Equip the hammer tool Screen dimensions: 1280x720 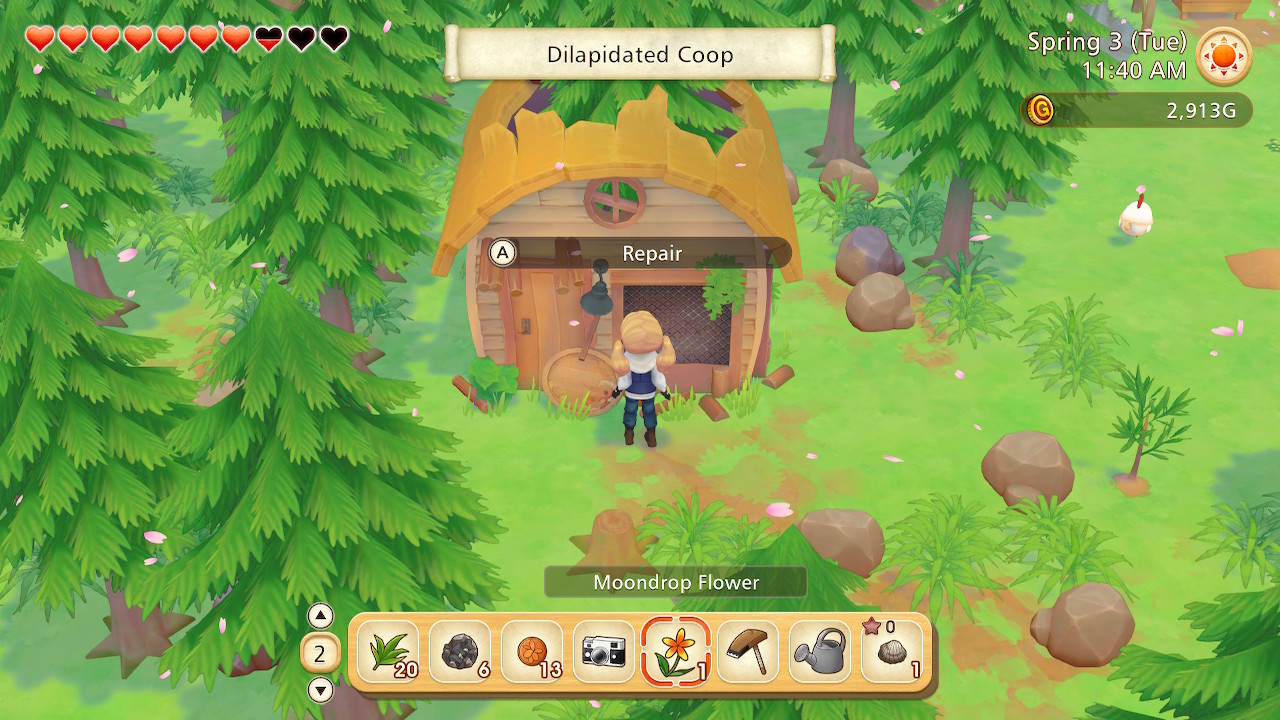coord(747,652)
